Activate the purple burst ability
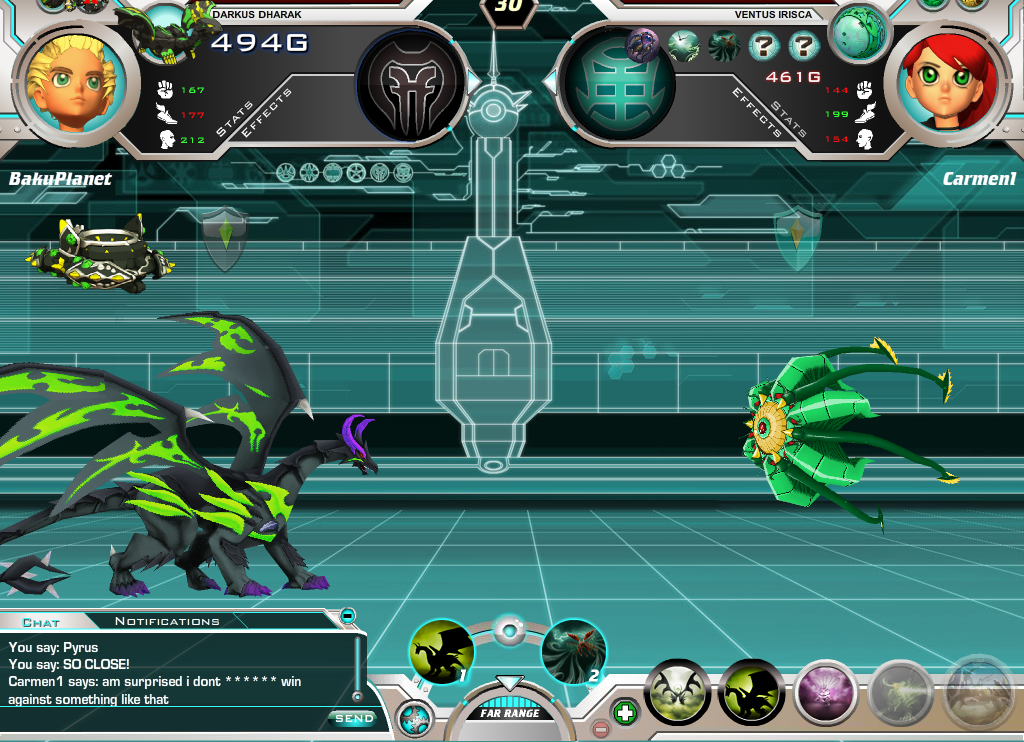The image size is (1024, 742). click(x=826, y=691)
